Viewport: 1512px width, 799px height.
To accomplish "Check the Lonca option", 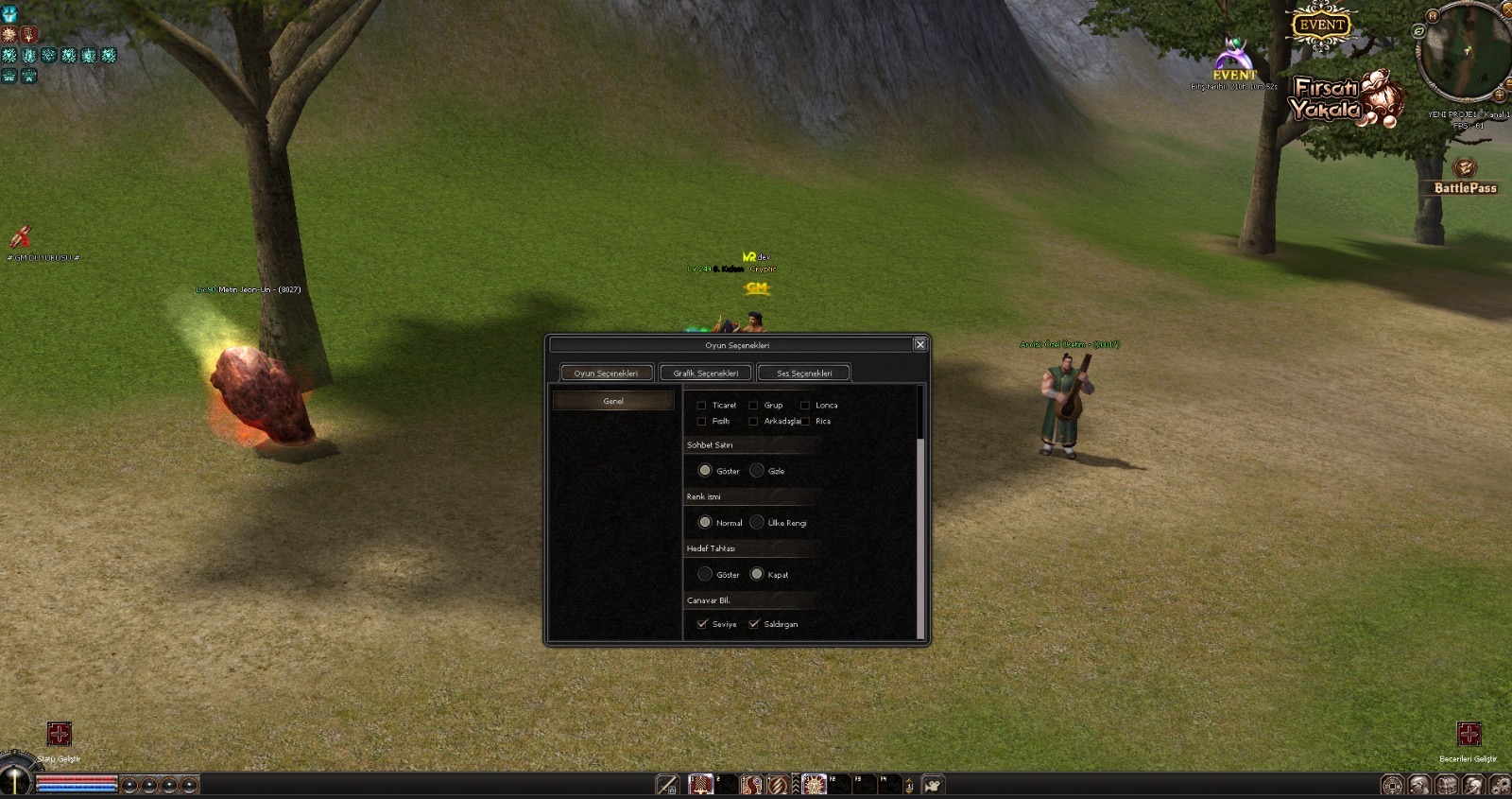I will pos(805,406).
